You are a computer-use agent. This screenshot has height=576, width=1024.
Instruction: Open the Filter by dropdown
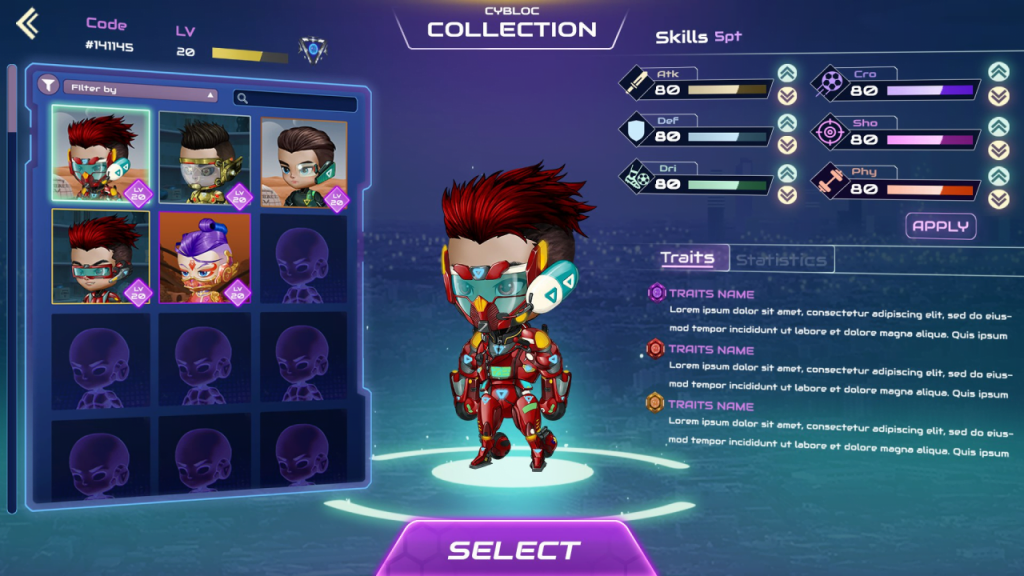[x=140, y=90]
